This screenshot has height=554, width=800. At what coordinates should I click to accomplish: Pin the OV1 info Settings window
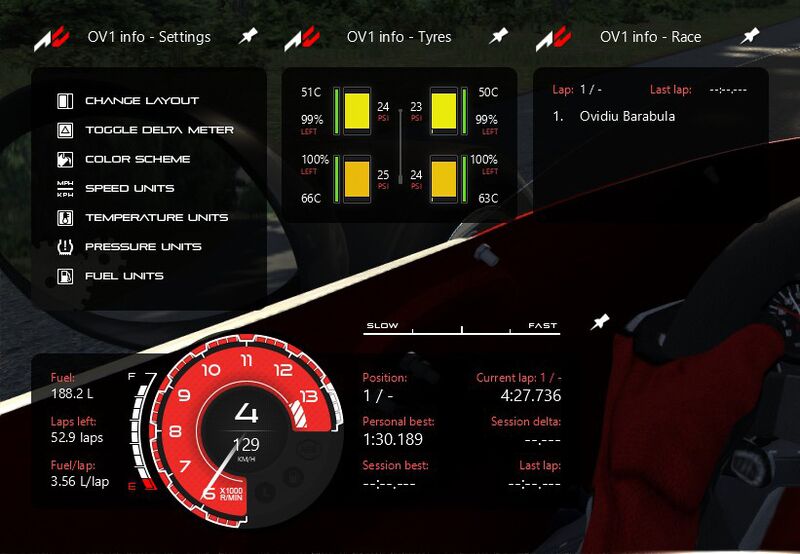[248, 36]
